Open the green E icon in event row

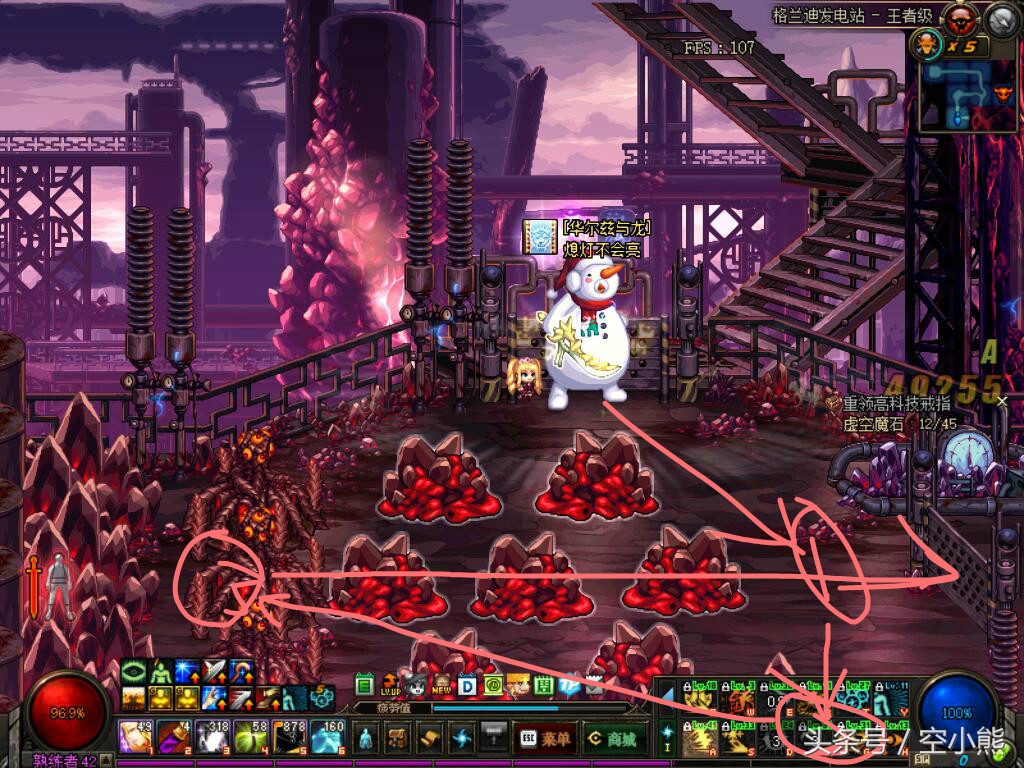(x=365, y=686)
